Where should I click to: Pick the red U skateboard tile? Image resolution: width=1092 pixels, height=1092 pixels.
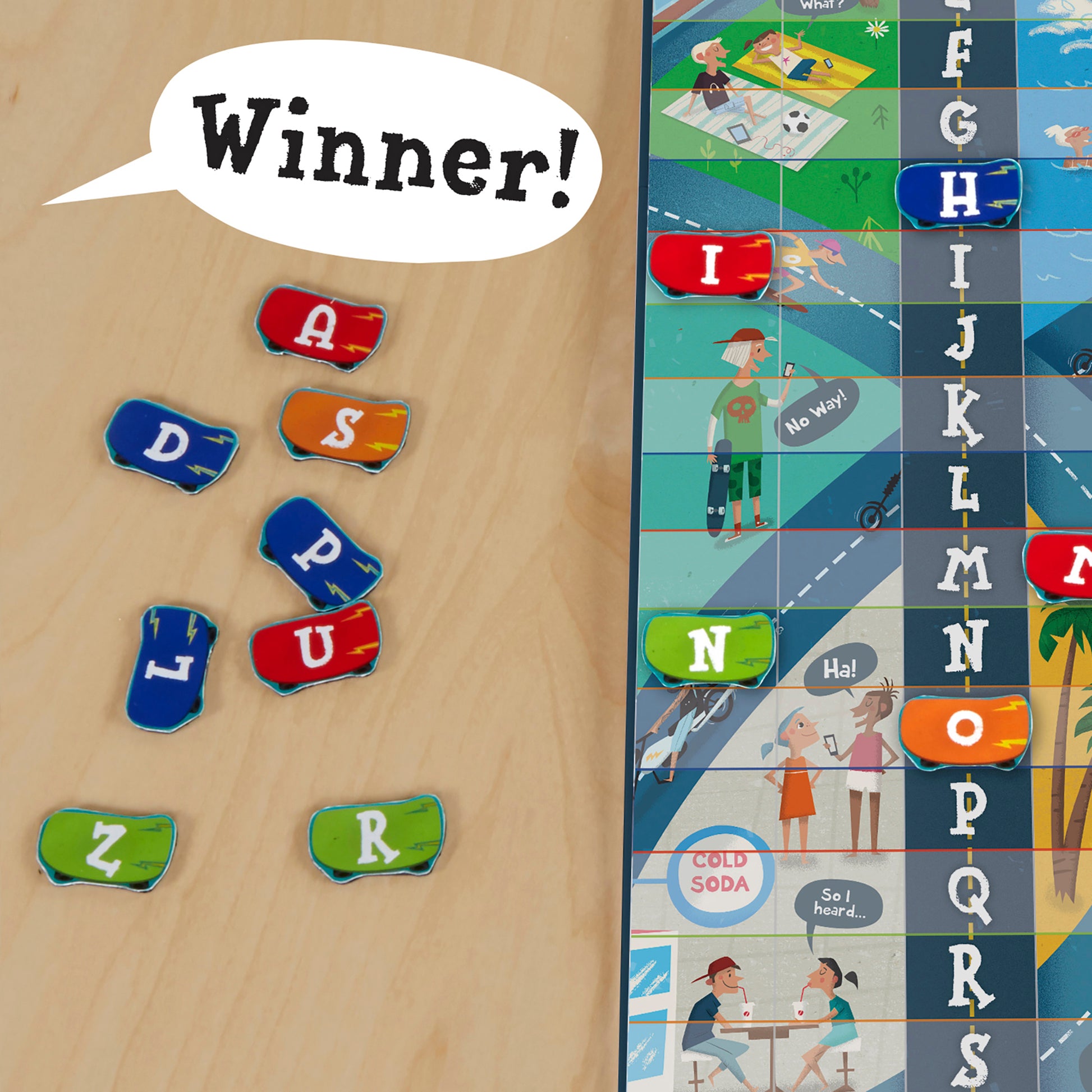pos(315,646)
